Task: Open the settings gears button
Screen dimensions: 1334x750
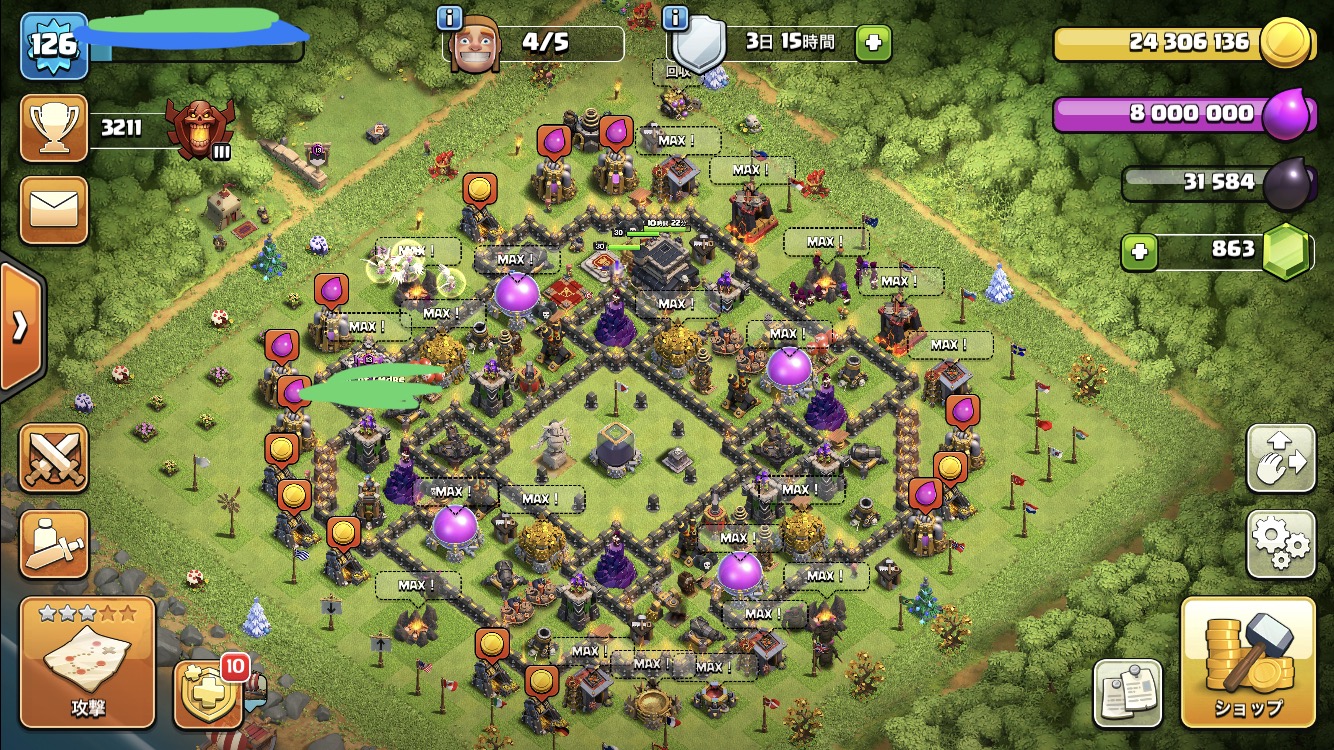Action: [x=1280, y=544]
